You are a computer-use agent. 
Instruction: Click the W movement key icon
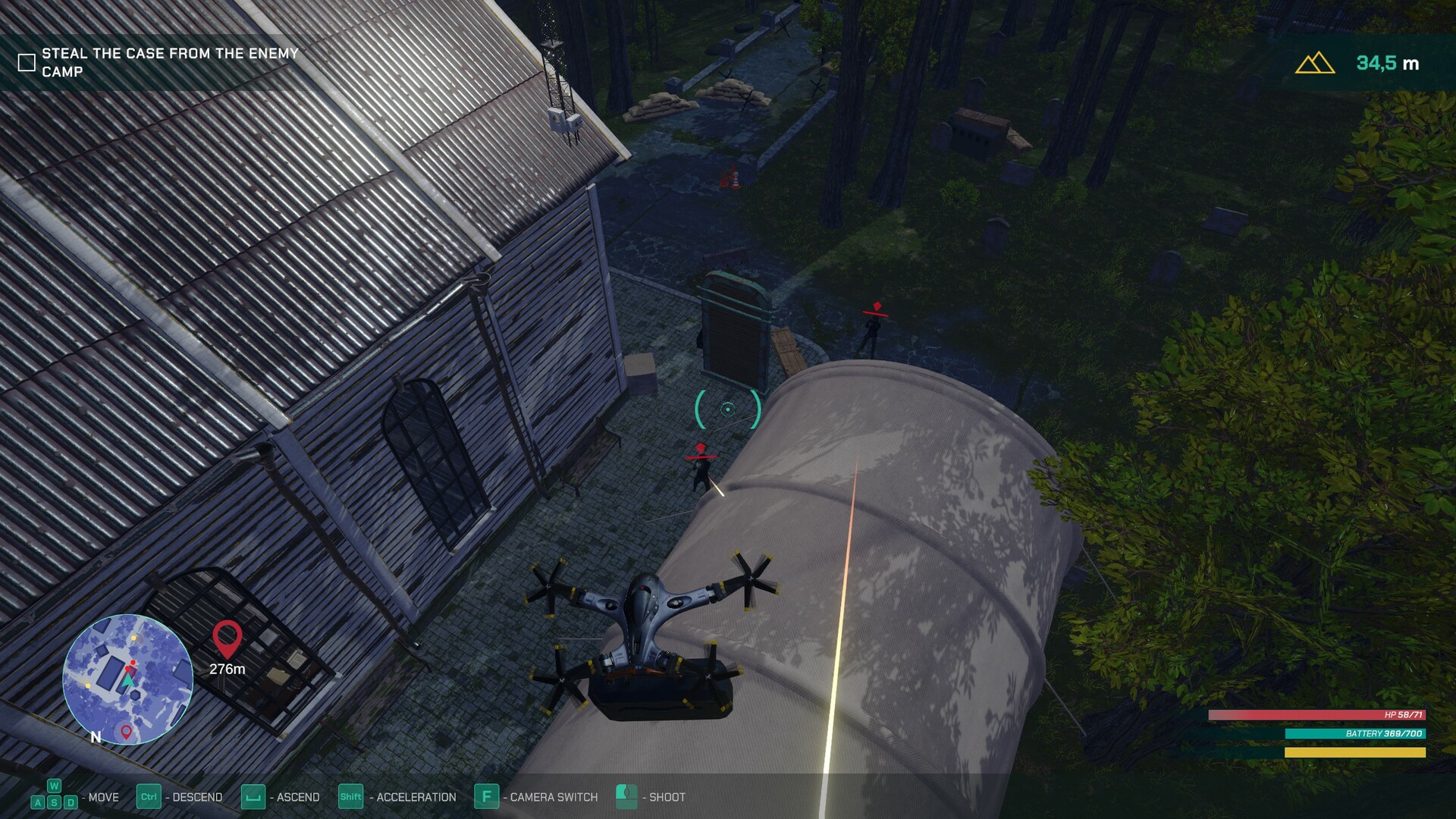52,786
